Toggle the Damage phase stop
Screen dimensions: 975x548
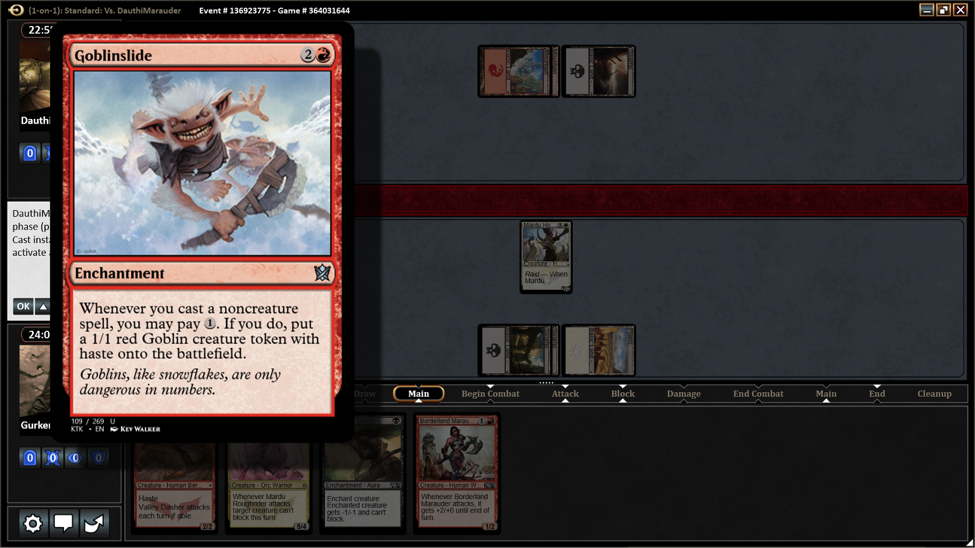[684, 394]
